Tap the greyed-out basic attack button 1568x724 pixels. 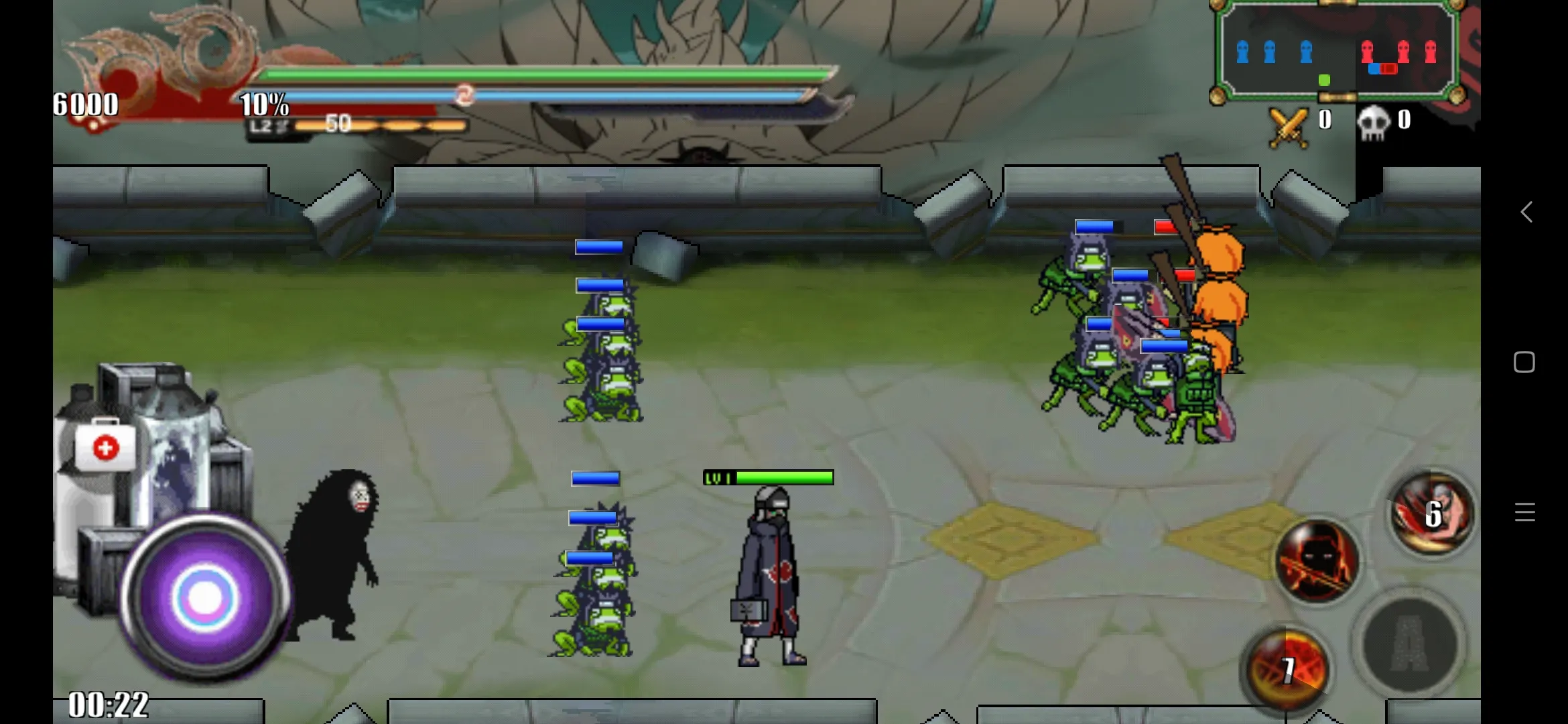(1411, 644)
